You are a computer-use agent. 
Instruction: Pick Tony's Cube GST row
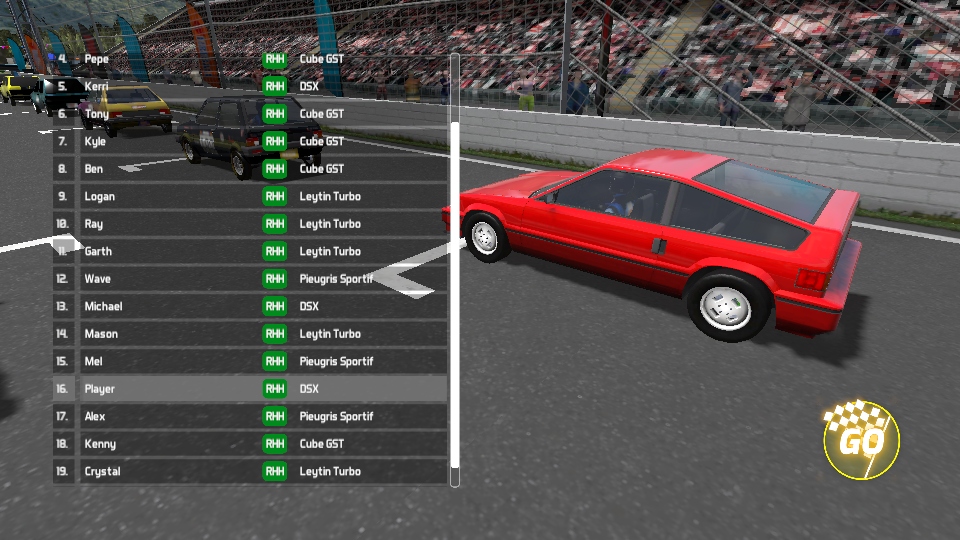point(250,114)
